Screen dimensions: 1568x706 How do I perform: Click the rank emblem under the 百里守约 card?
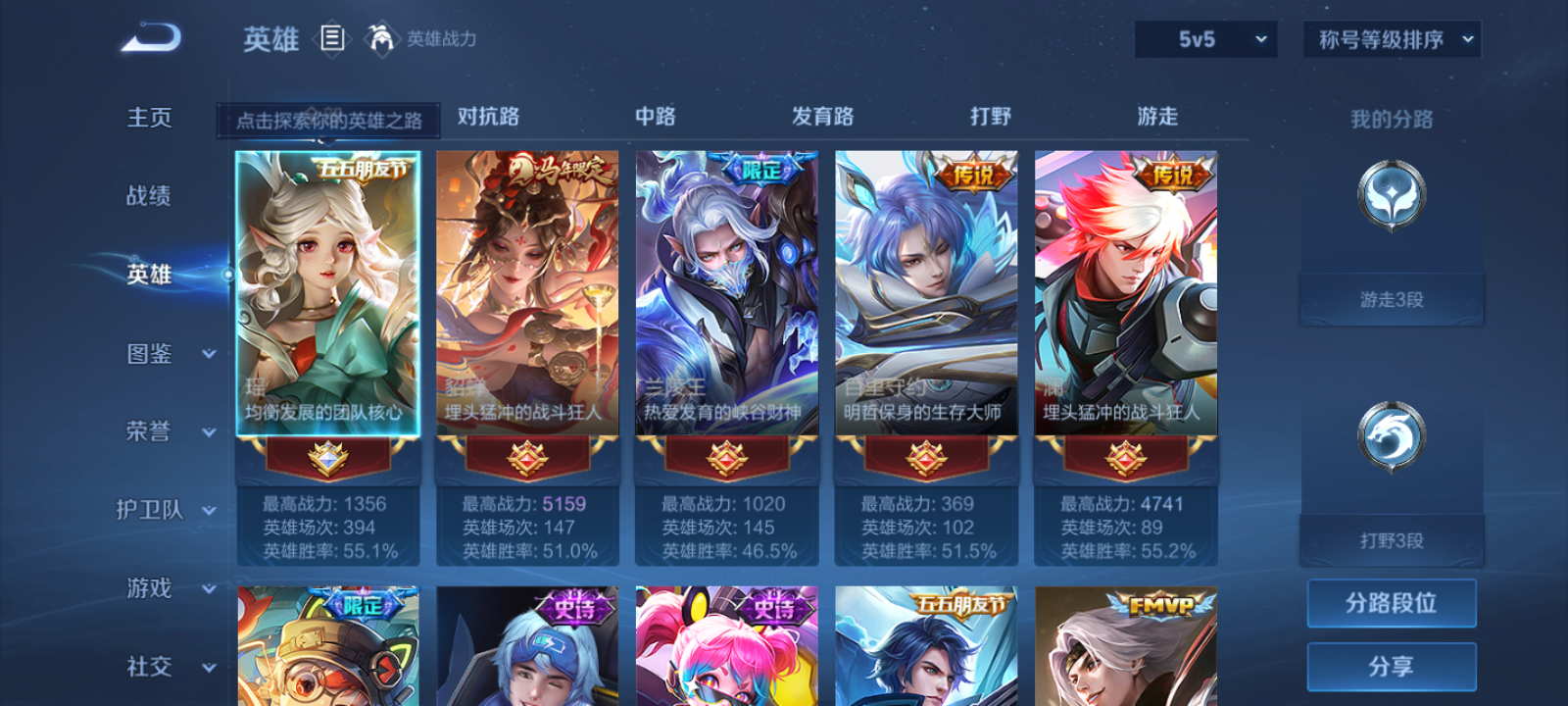[x=923, y=461]
